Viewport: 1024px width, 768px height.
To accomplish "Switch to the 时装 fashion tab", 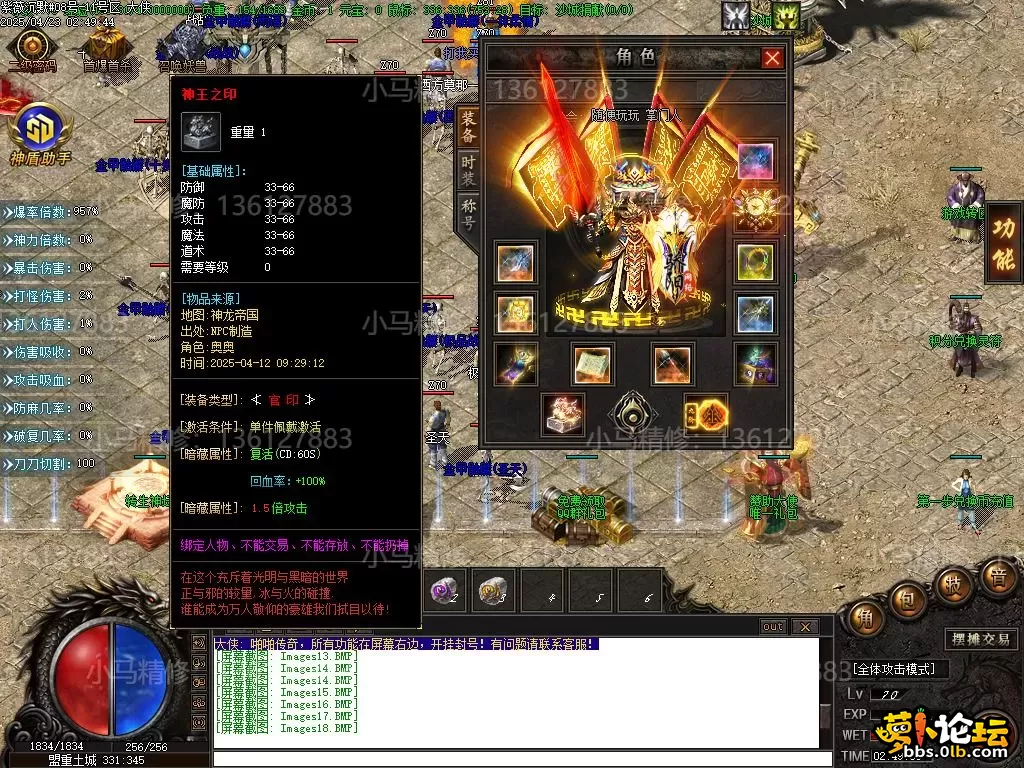I will (x=468, y=170).
